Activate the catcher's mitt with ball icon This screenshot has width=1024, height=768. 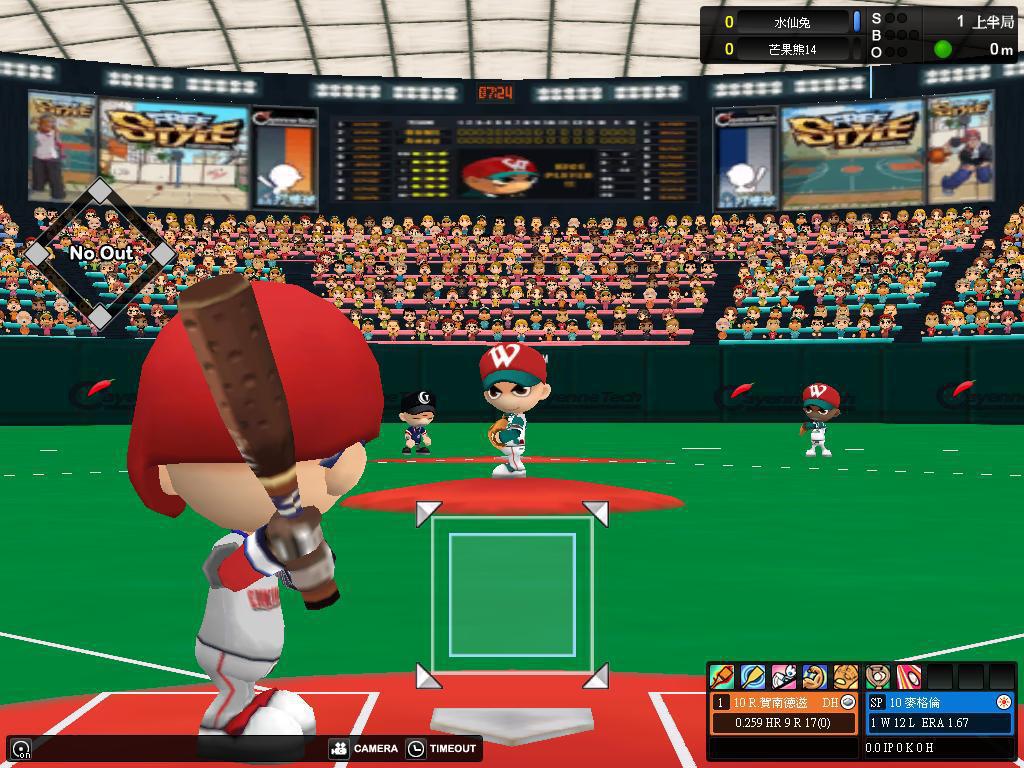[877, 677]
